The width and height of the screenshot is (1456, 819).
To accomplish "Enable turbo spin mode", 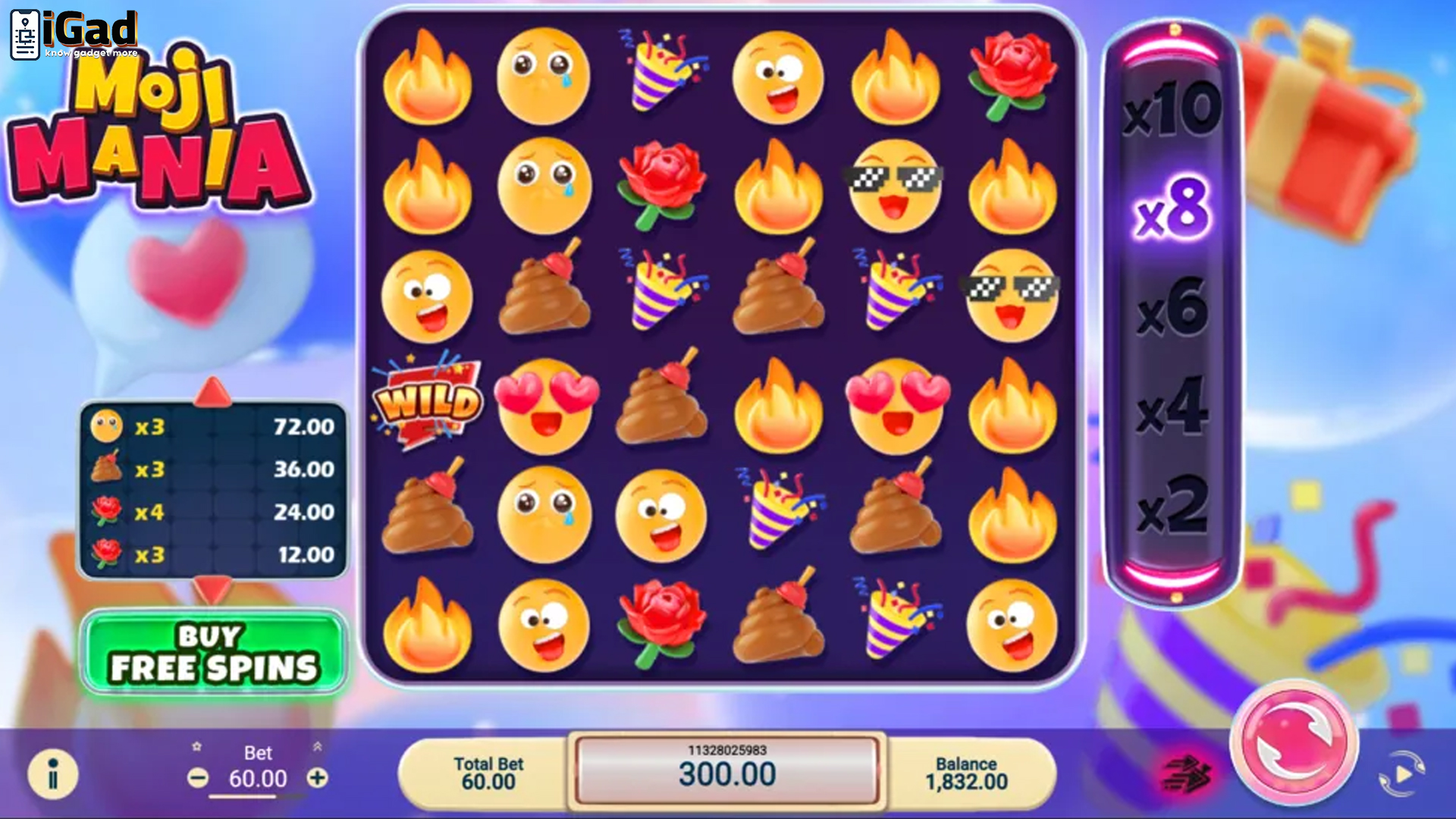I will 1187,771.
